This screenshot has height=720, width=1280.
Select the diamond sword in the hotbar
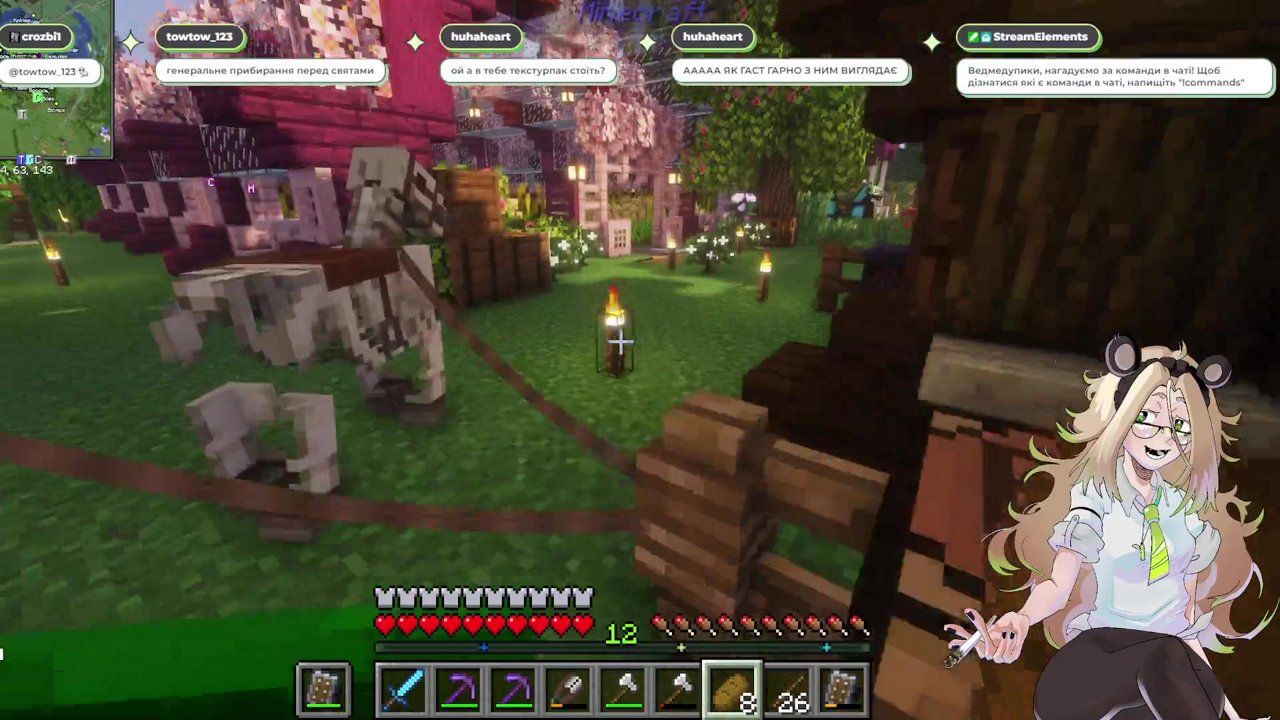404,688
